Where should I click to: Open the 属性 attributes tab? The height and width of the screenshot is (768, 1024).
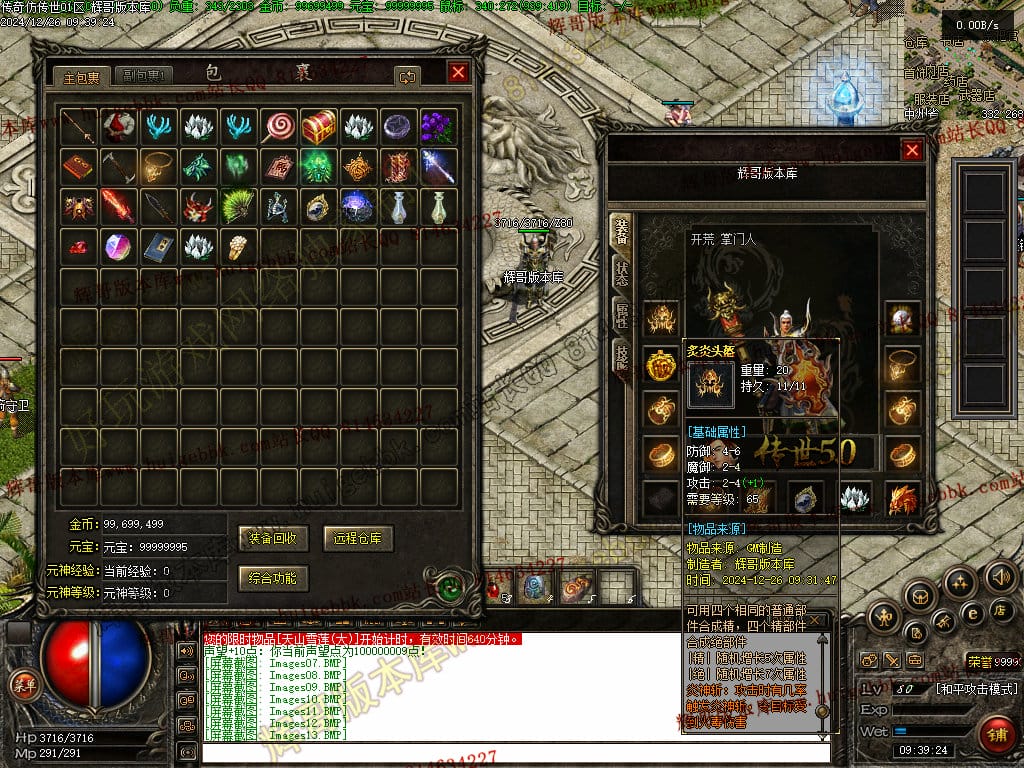tap(621, 315)
